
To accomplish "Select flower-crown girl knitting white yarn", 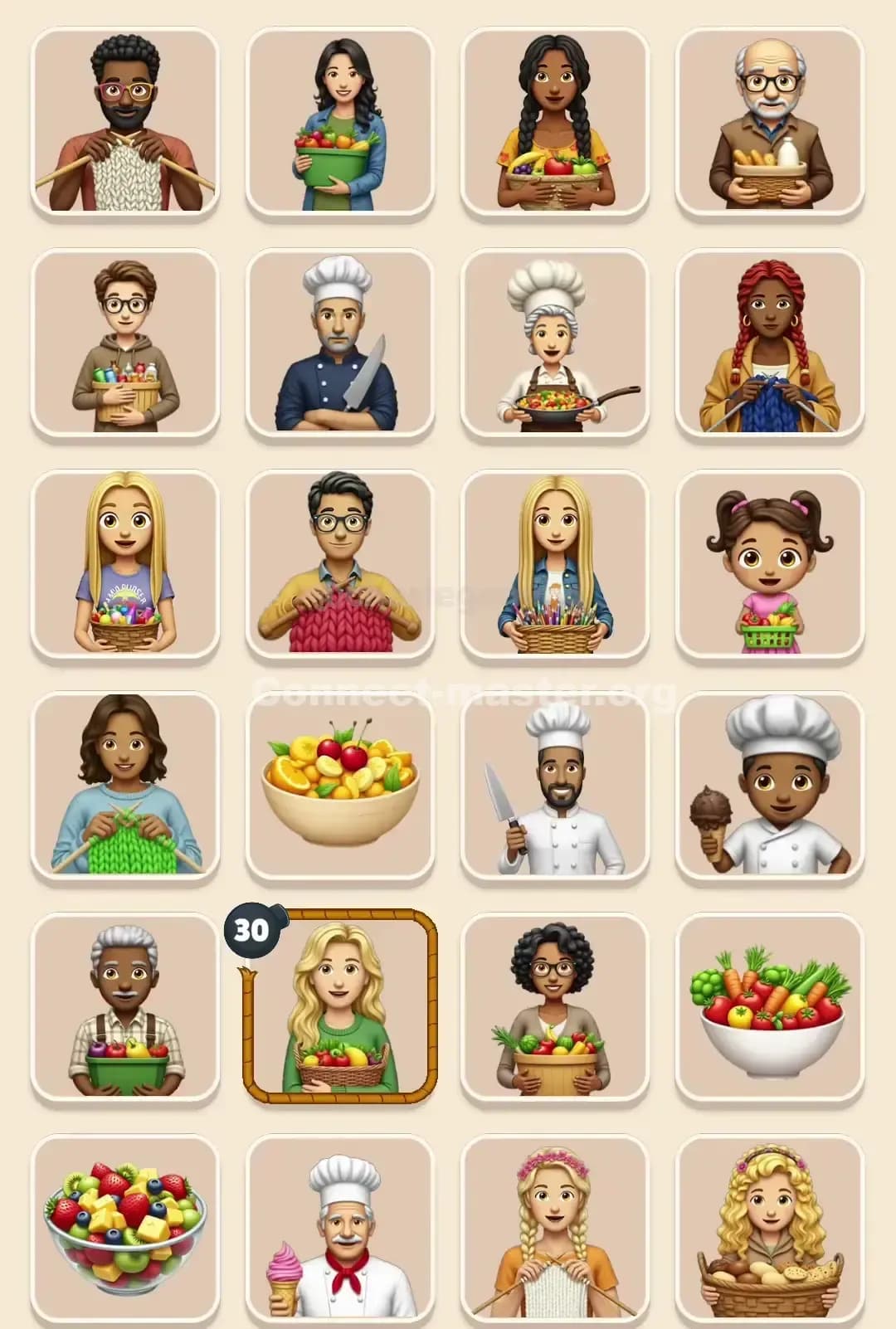I will (x=554, y=1228).
